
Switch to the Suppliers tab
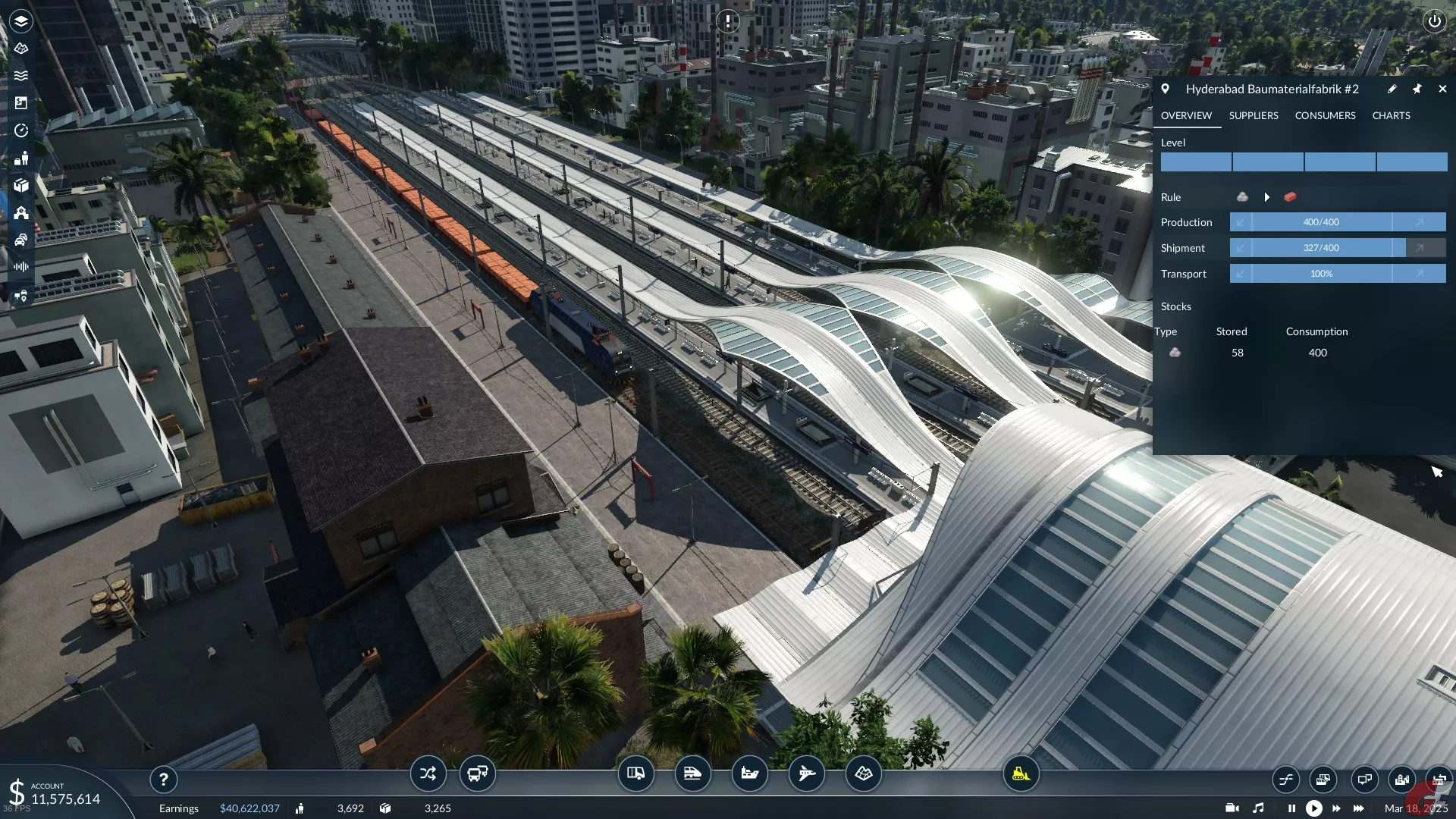tap(1253, 115)
